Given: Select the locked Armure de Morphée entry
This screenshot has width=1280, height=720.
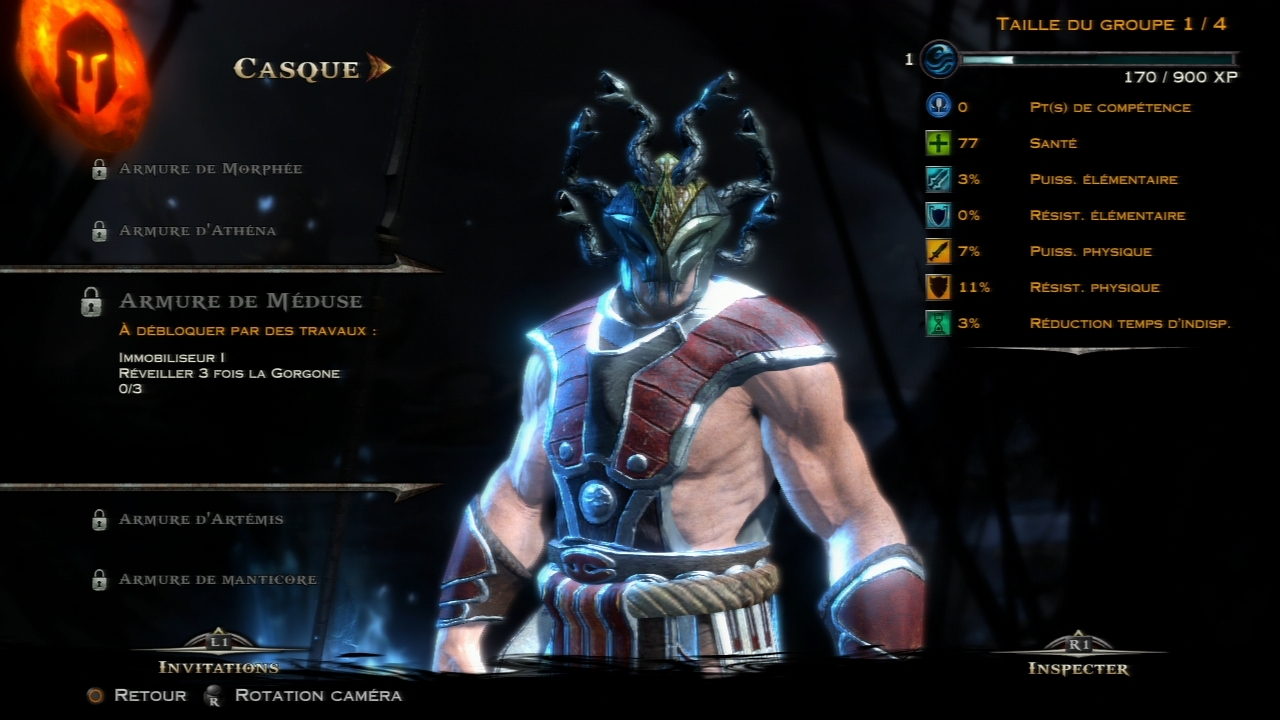Looking at the screenshot, I should (210, 169).
